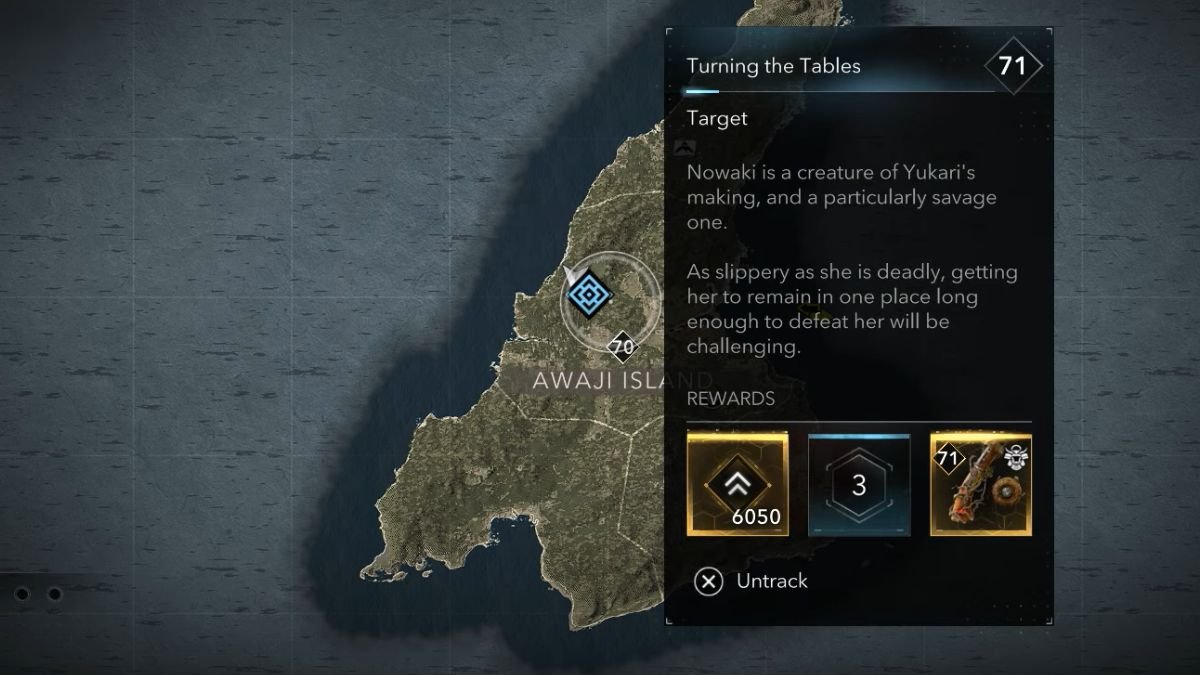Click the level 70 map marker

(622, 348)
